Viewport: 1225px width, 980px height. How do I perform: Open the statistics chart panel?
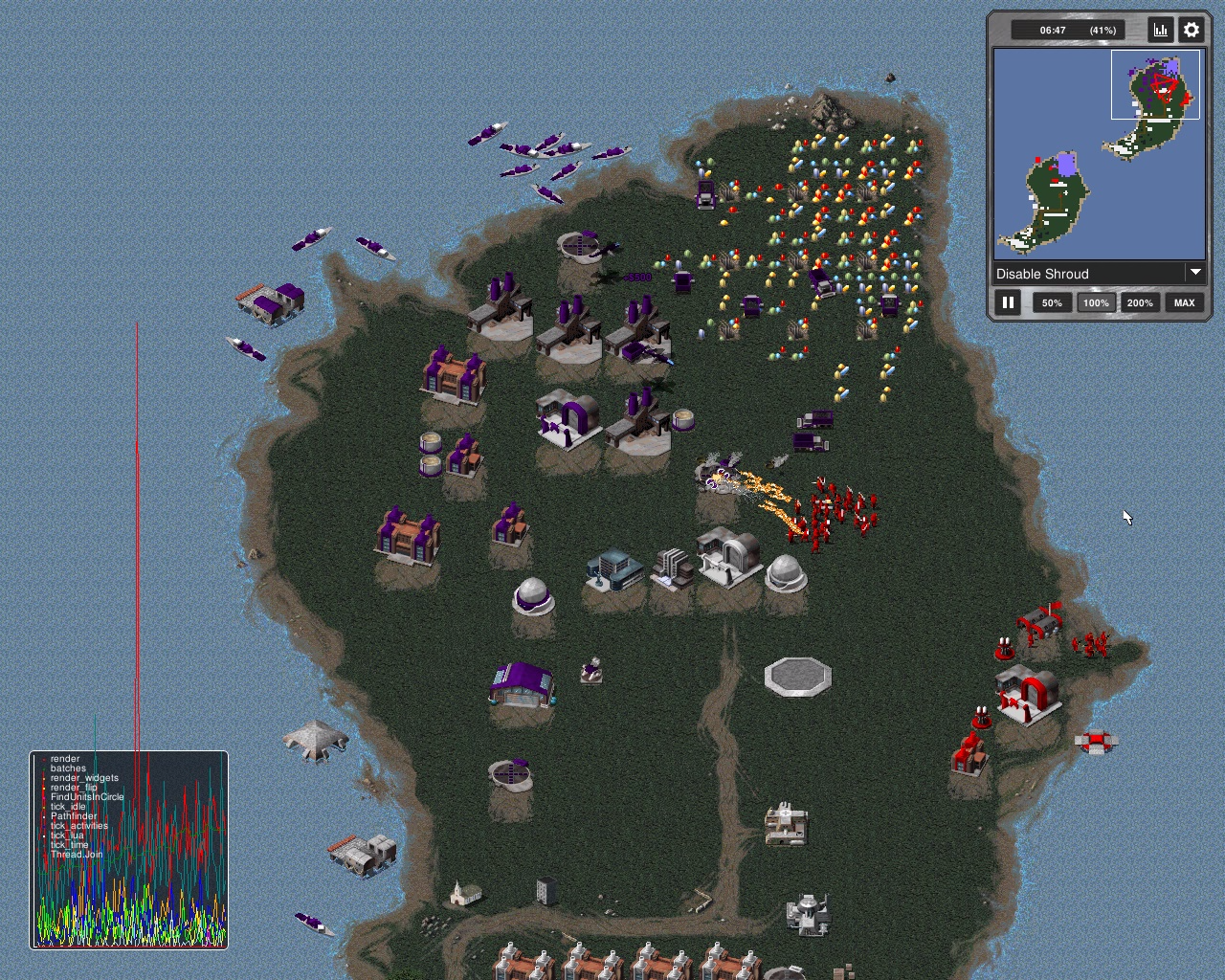pyautogui.click(x=1161, y=30)
